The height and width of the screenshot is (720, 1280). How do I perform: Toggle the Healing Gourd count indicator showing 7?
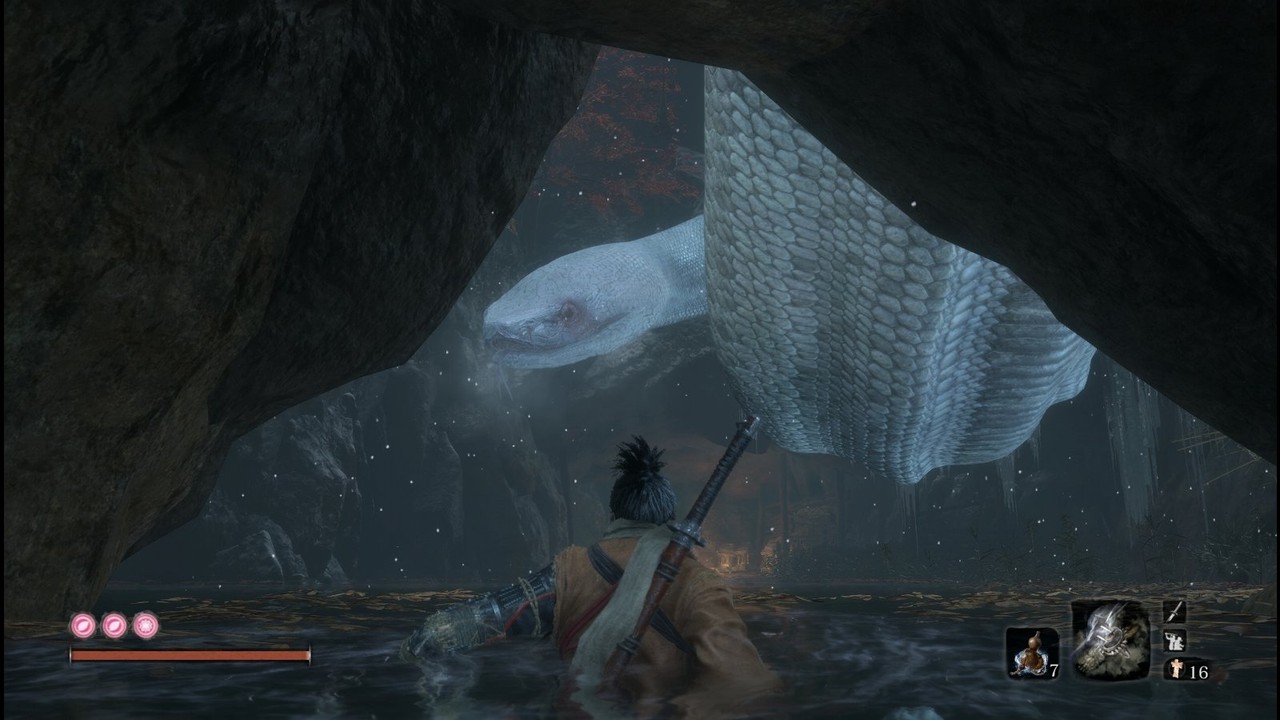coord(1054,670)
